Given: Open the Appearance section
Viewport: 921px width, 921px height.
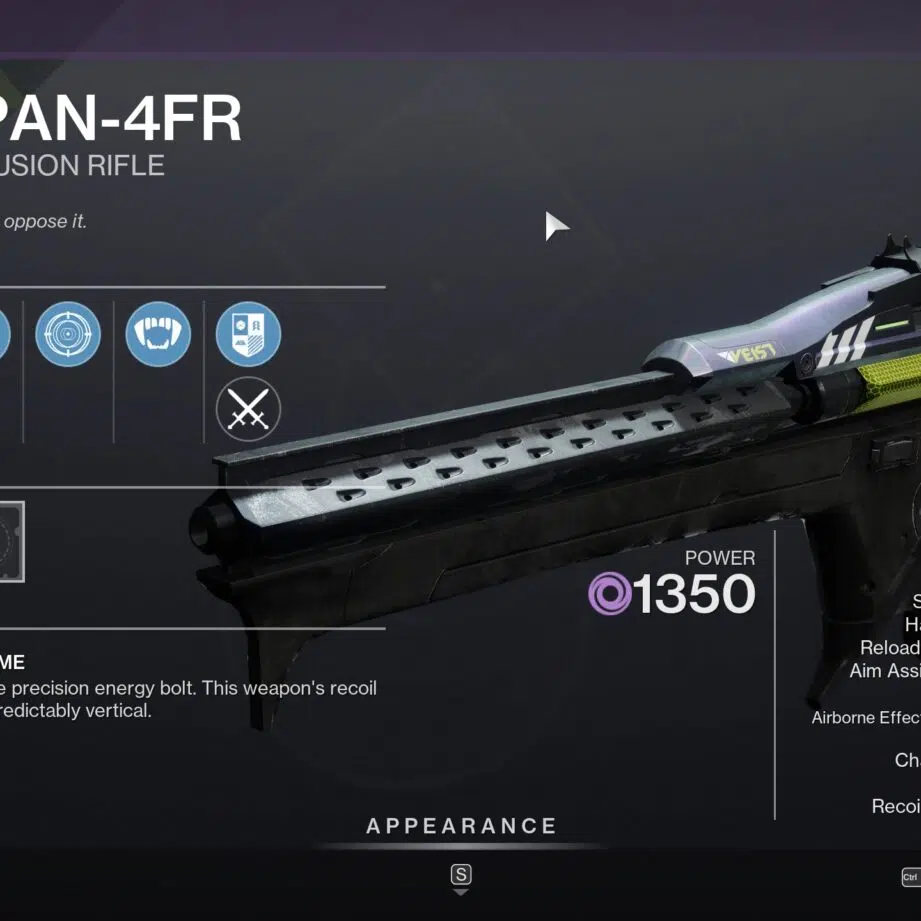Looking at the screenshot, I should pos(461,826).
